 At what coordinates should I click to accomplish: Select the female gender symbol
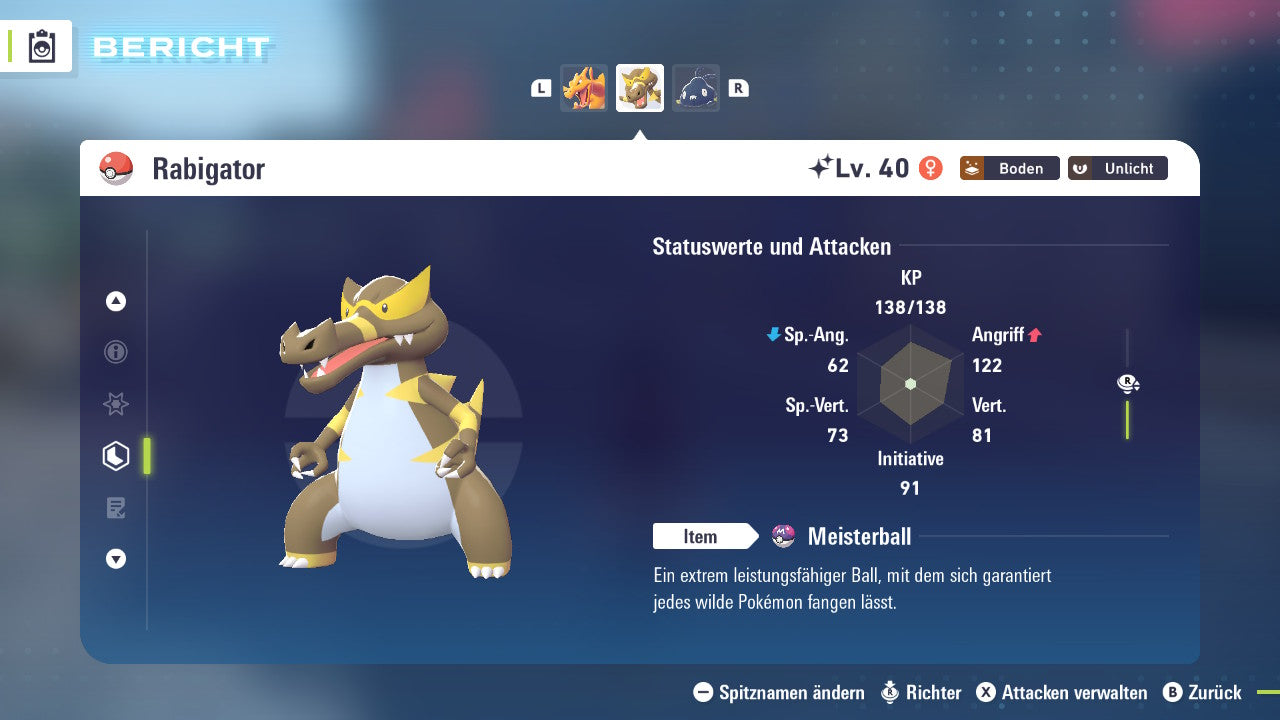tap(931, 168)
